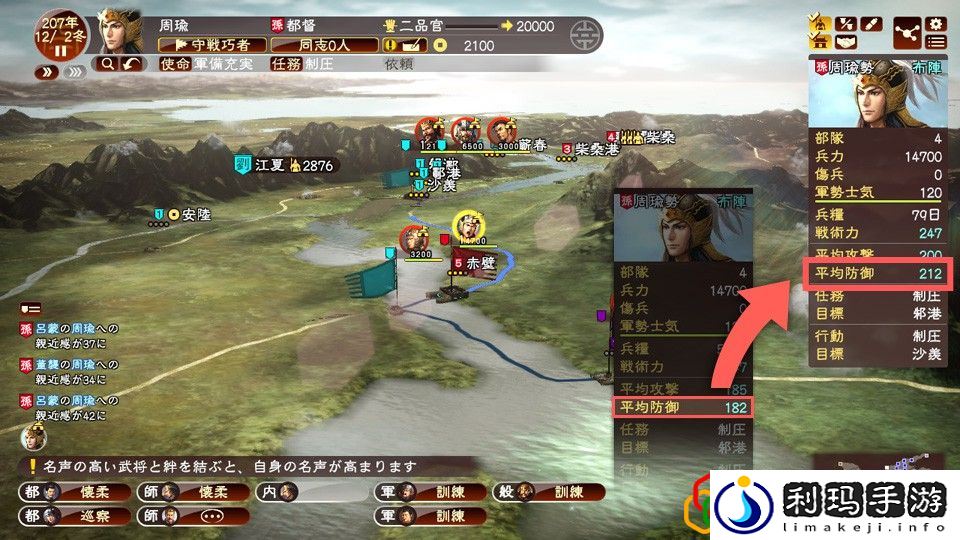Select the 師 officer with ellipsis task
Viewport: 960px width, 540px height.
click(189, 516)
